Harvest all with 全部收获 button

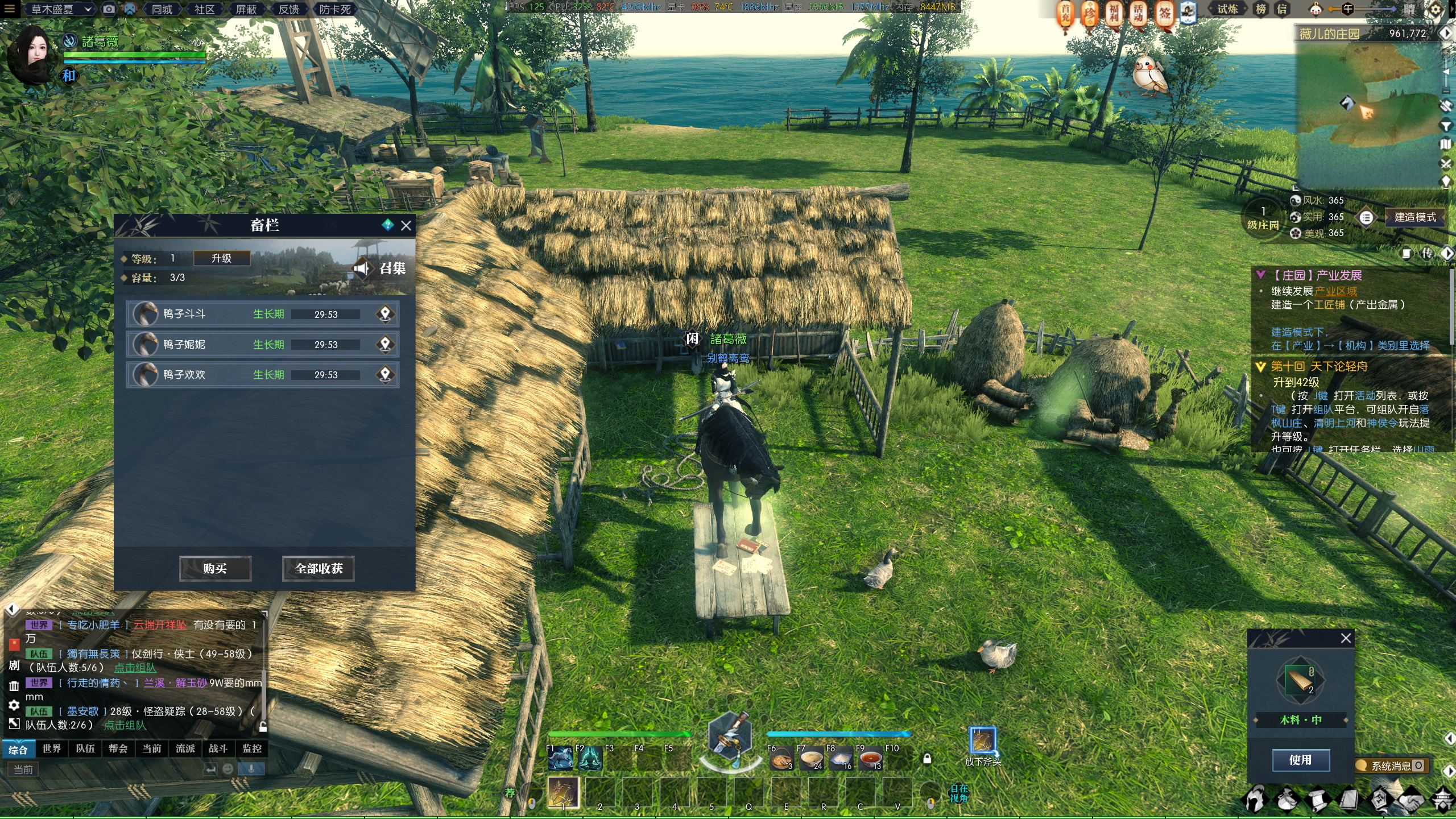tap(318, 568)
